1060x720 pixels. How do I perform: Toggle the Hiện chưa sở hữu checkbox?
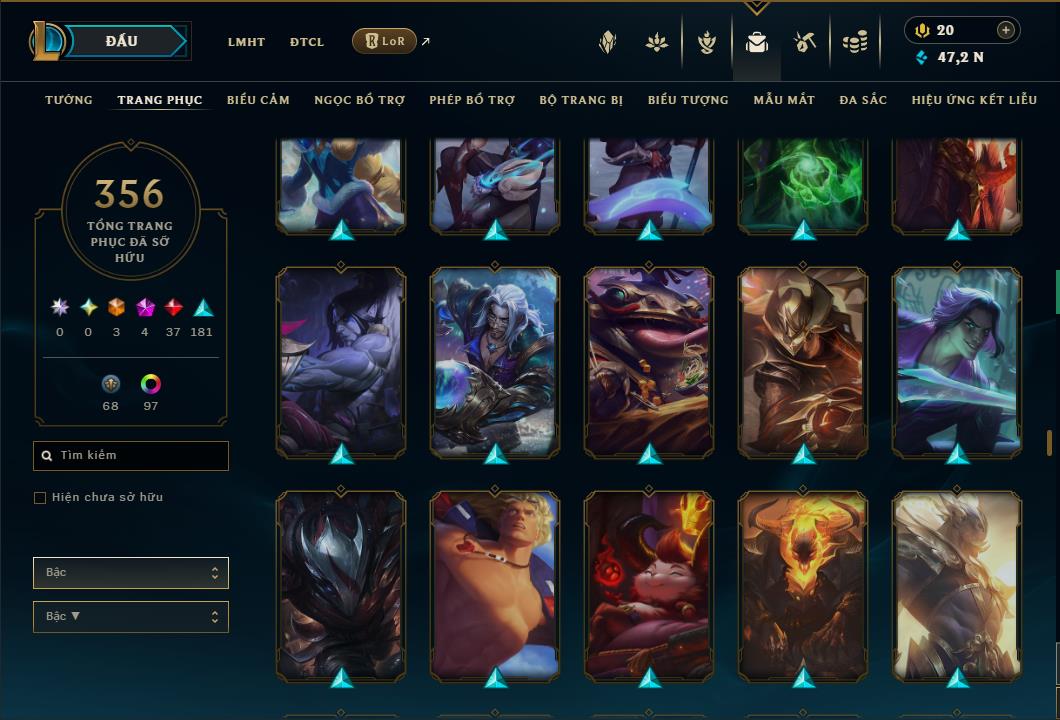point(40,498)
